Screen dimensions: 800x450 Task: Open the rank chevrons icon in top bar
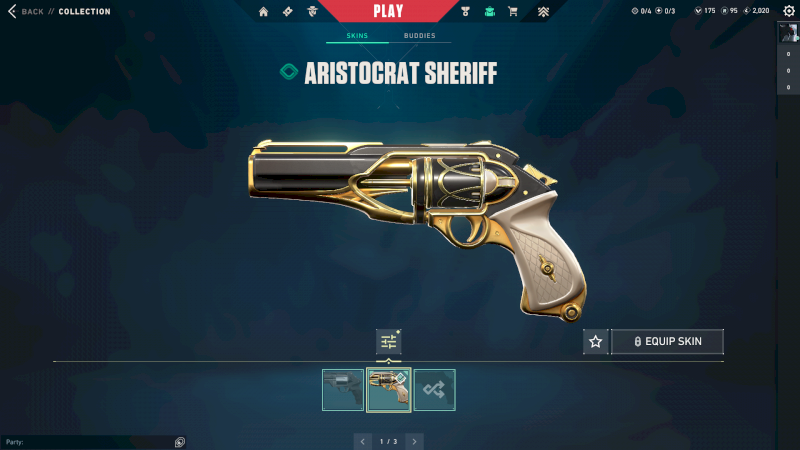pyautogui.click(x=543, y=12)
